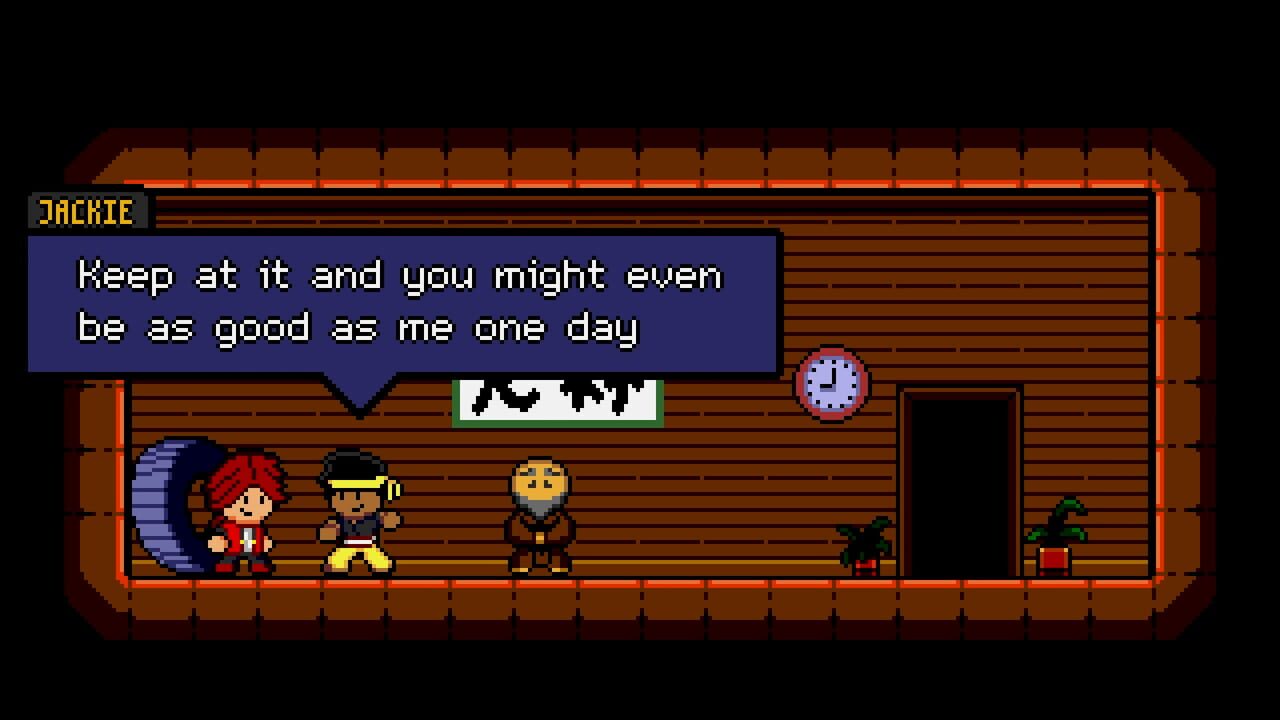
Task: Click the text 'Keep at it and you might even'
Action: [x=400, y=276]
